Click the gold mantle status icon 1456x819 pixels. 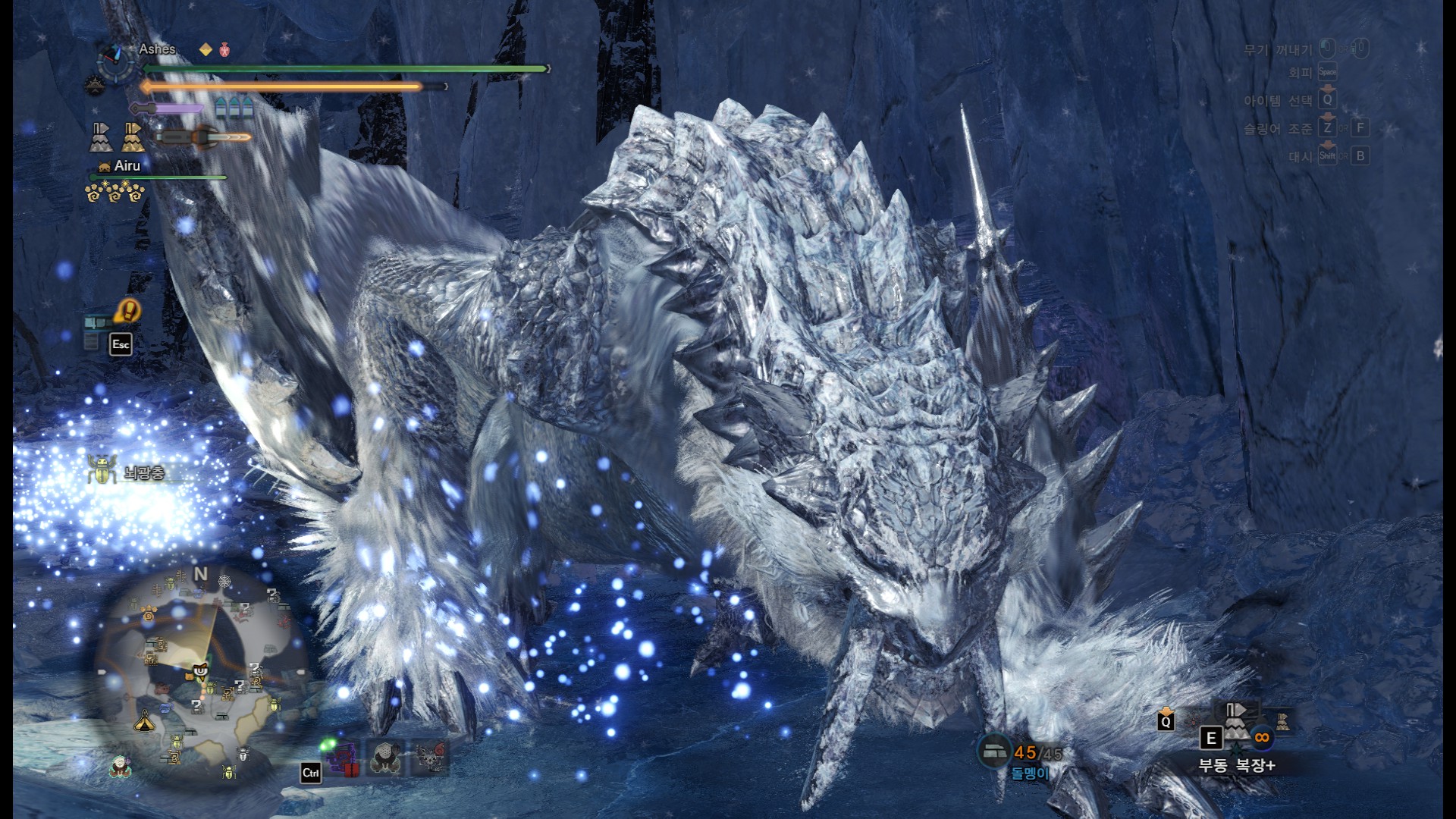133,136
